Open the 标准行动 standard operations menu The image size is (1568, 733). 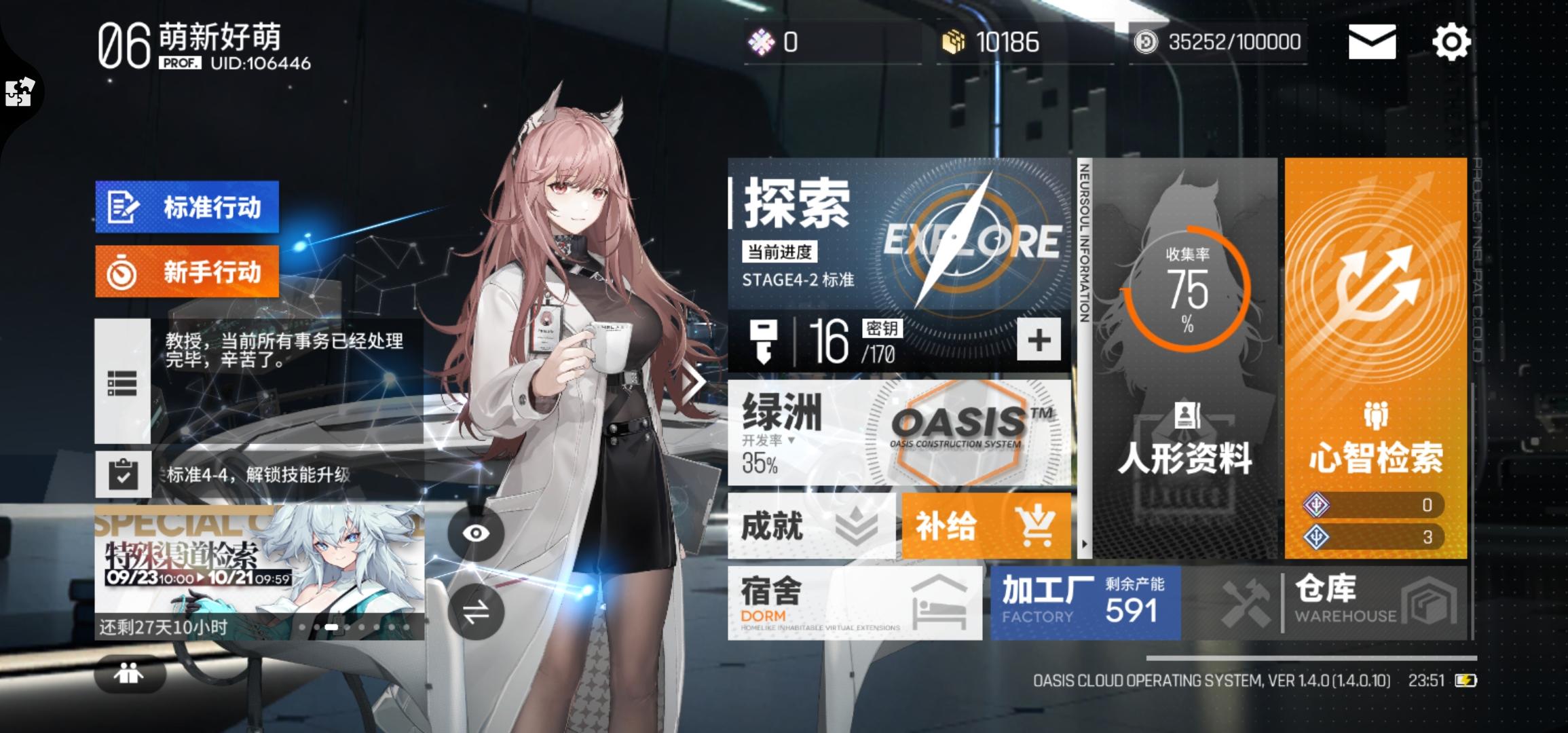[x=187, y=208]
